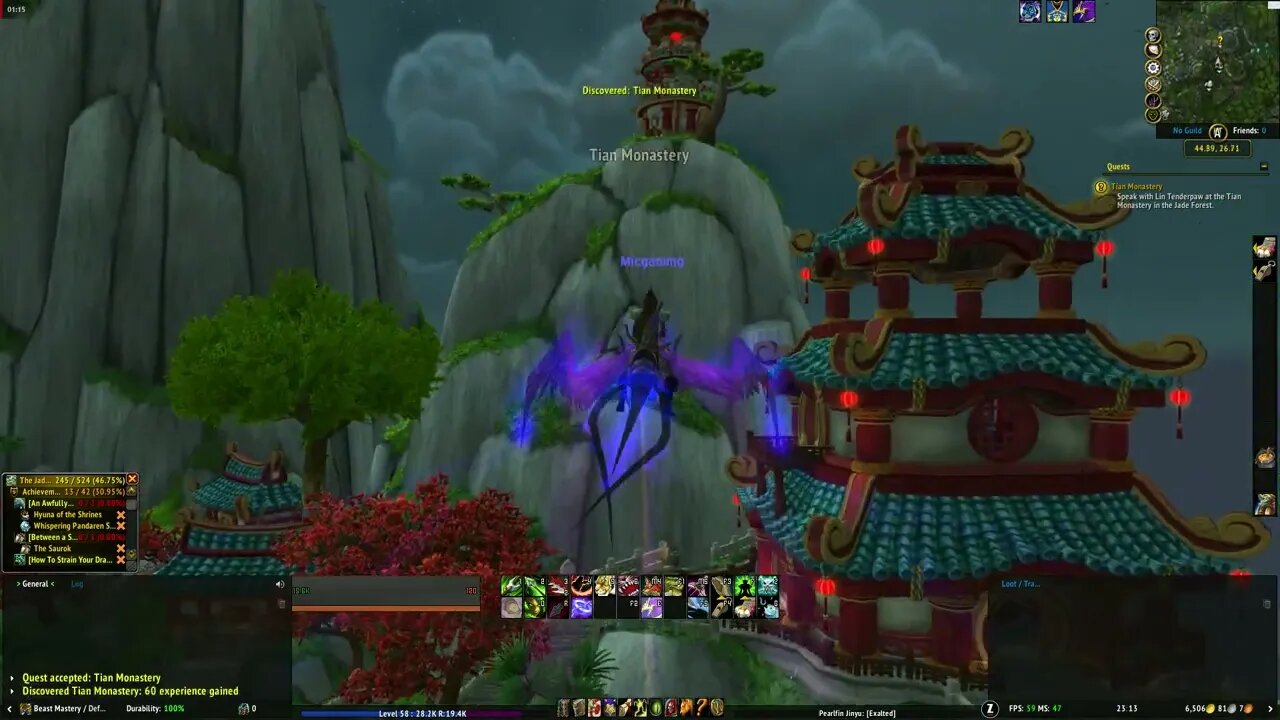Open chat options via arrow before General
Screen dimensions: 1280x720
[17, 583]
